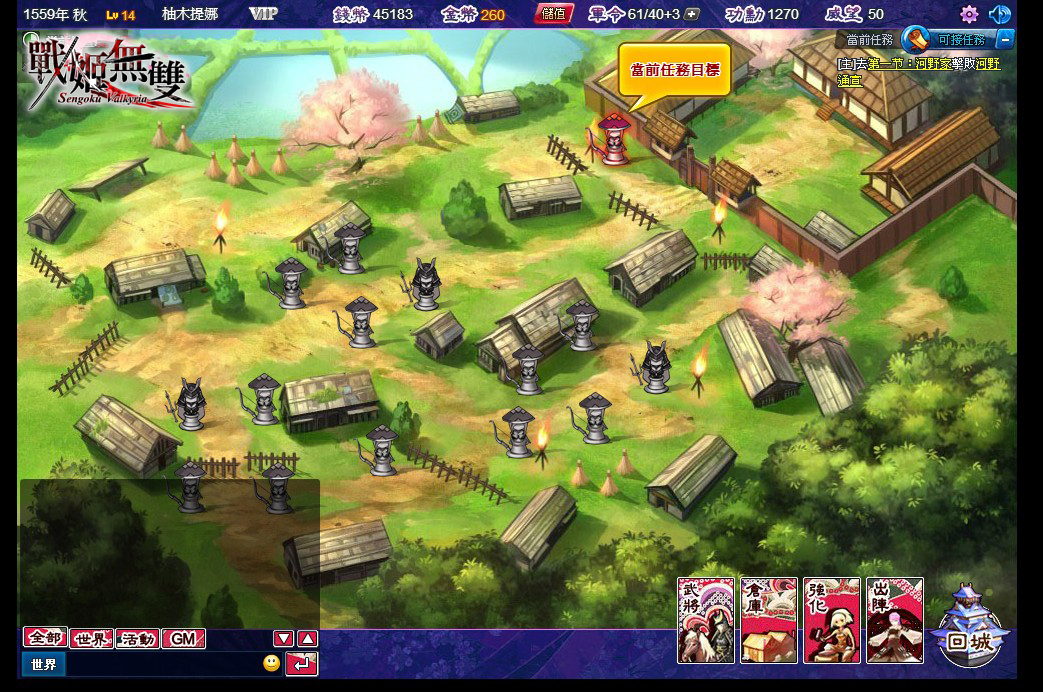The height and width of the screenshot is (692, 1043).
Task: Open the 儲值 recharge shop
Action: 553,14
